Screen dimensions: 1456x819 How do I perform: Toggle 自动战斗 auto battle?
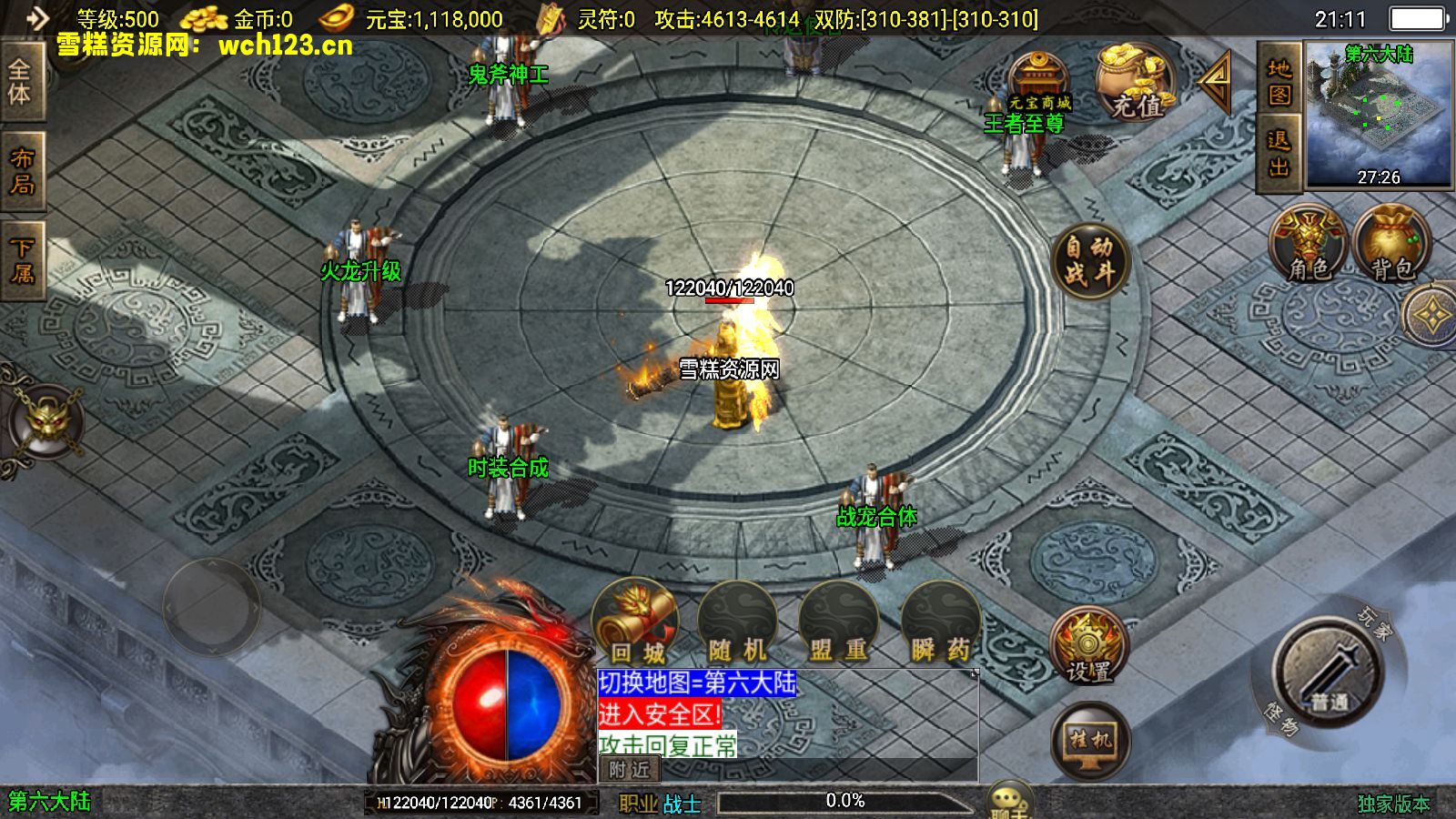[x=1089, y=261]
